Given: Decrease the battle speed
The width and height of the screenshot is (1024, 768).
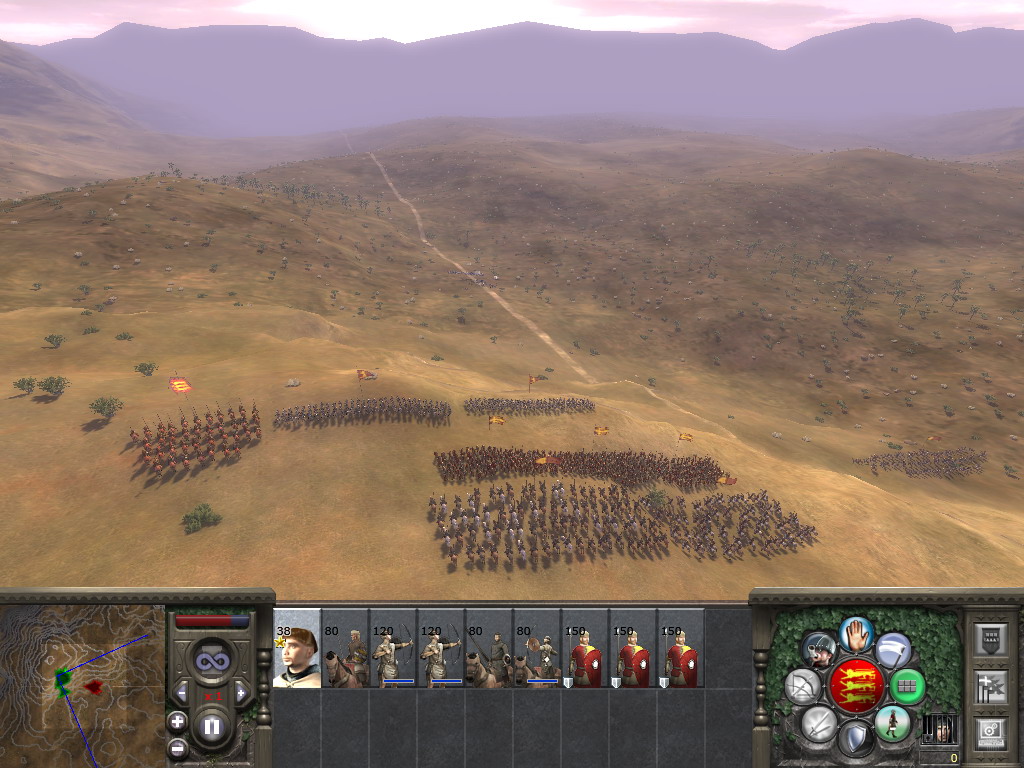Looking at the screenshot, I should tap(182, 693).
